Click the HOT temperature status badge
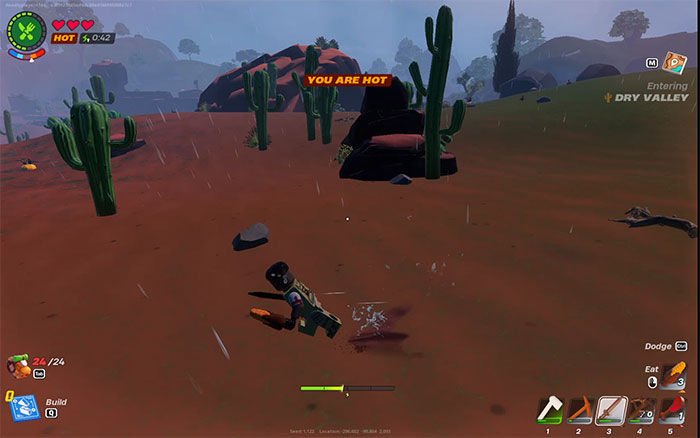 point(64,38)
